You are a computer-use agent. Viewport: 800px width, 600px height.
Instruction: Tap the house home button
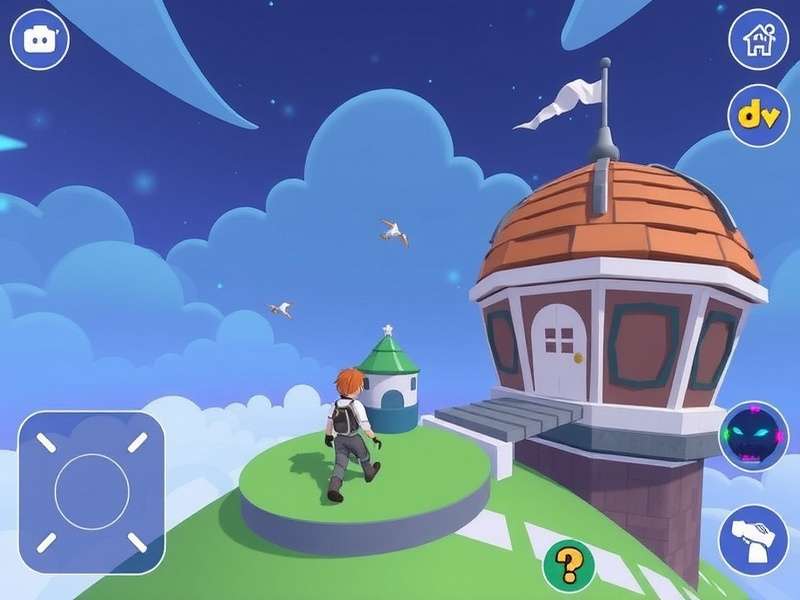[758, 40]
